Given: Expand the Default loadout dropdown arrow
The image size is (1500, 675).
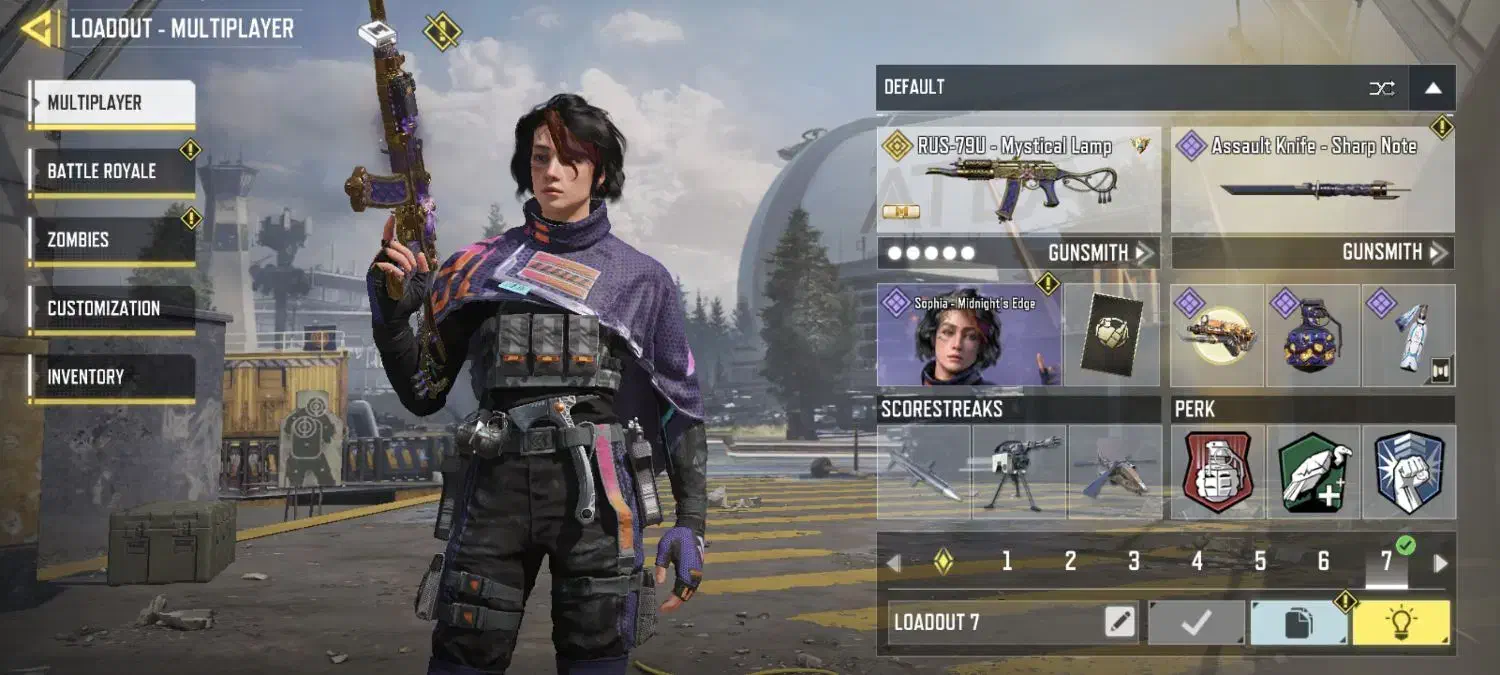Looking at the screenshot, I should pos(1432,88).
